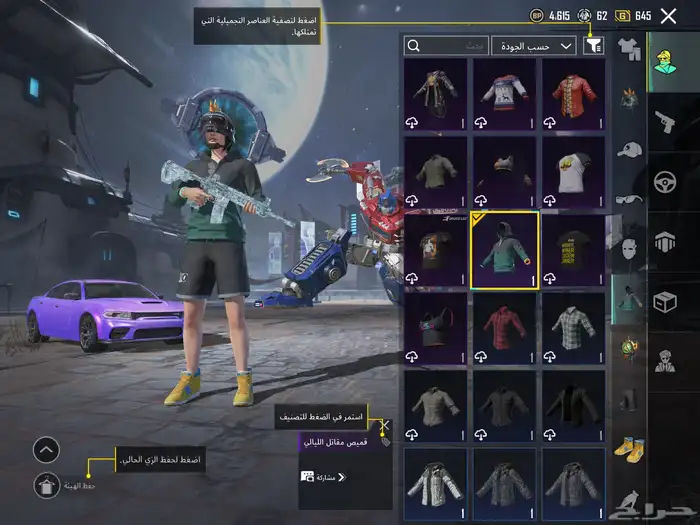Select the red jacket with gold buttons
Viewport: 700px width, 525px height.
coord(574,94)
